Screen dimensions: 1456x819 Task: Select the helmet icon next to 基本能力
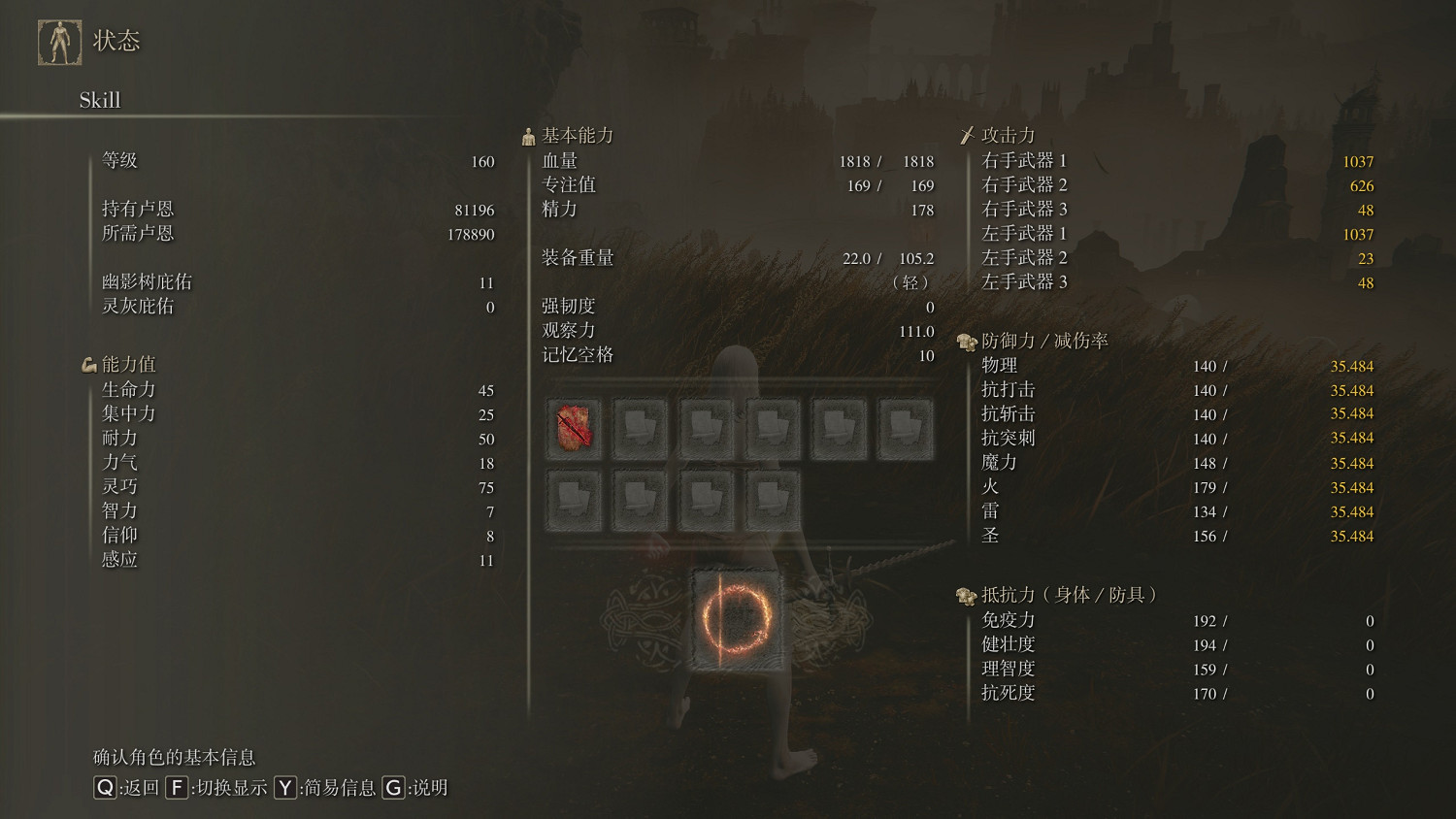528,135
